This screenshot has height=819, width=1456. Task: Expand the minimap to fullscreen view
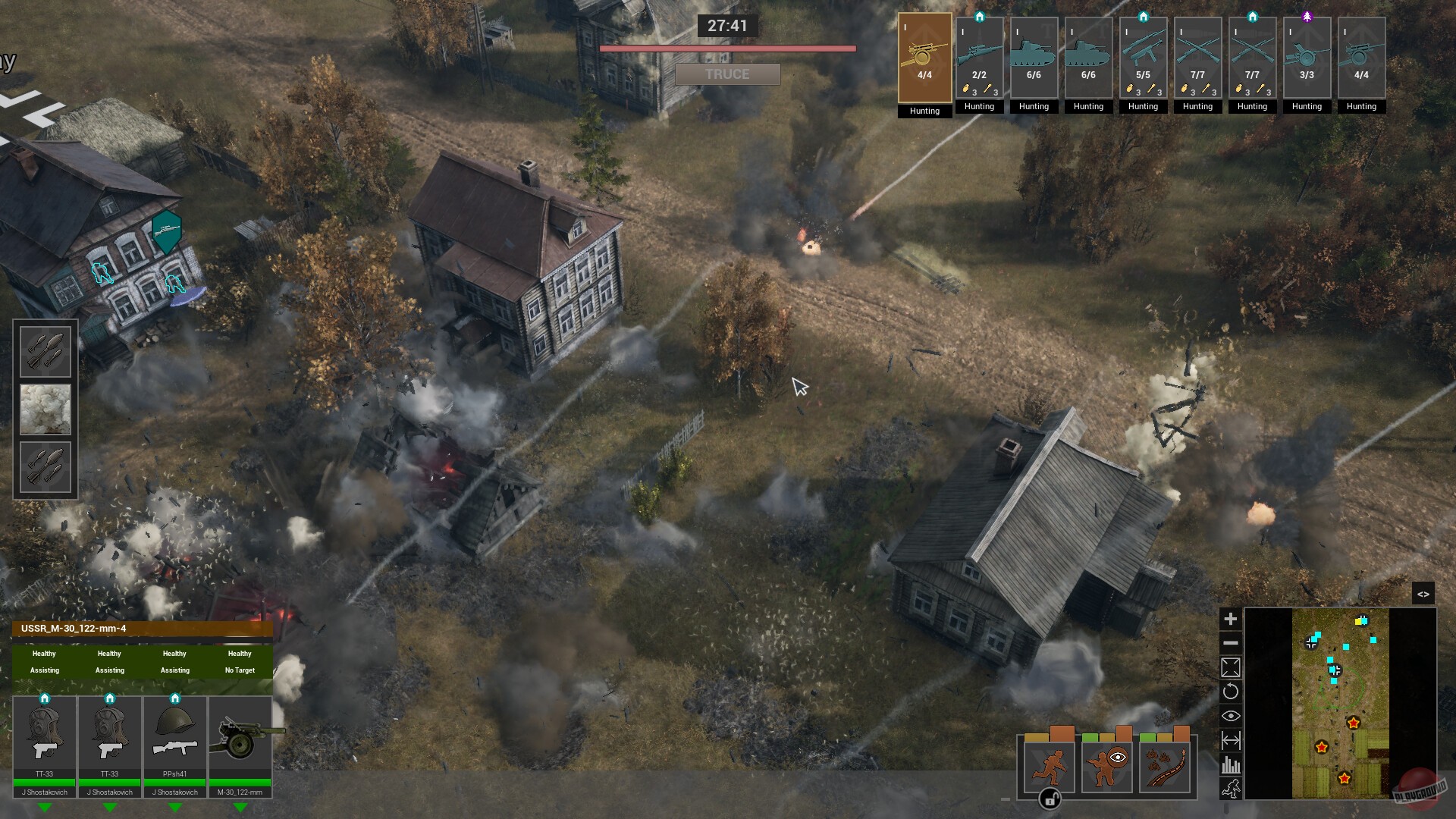click(1231, 667)
